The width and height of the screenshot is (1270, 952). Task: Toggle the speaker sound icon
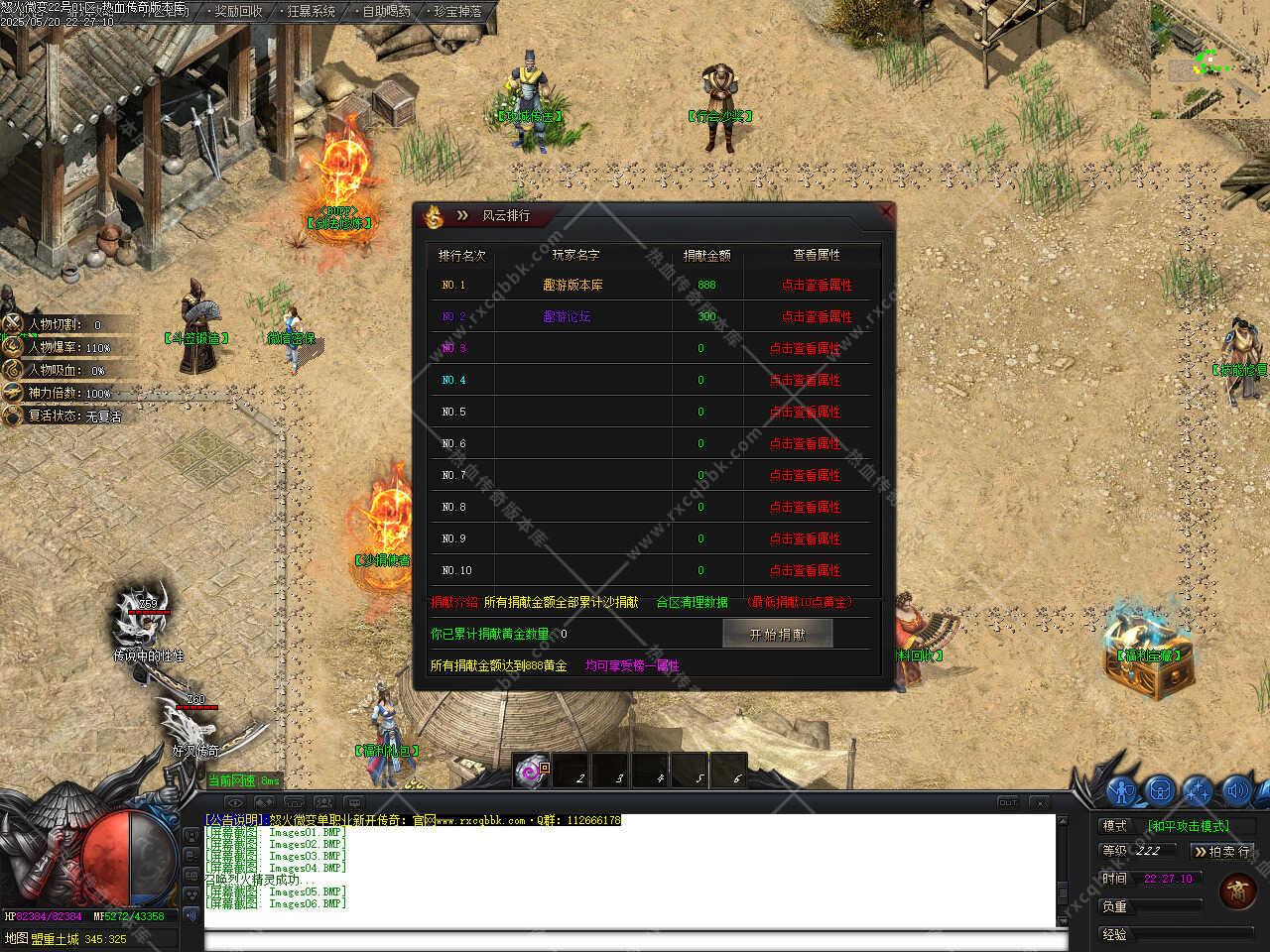(1235, 790)
